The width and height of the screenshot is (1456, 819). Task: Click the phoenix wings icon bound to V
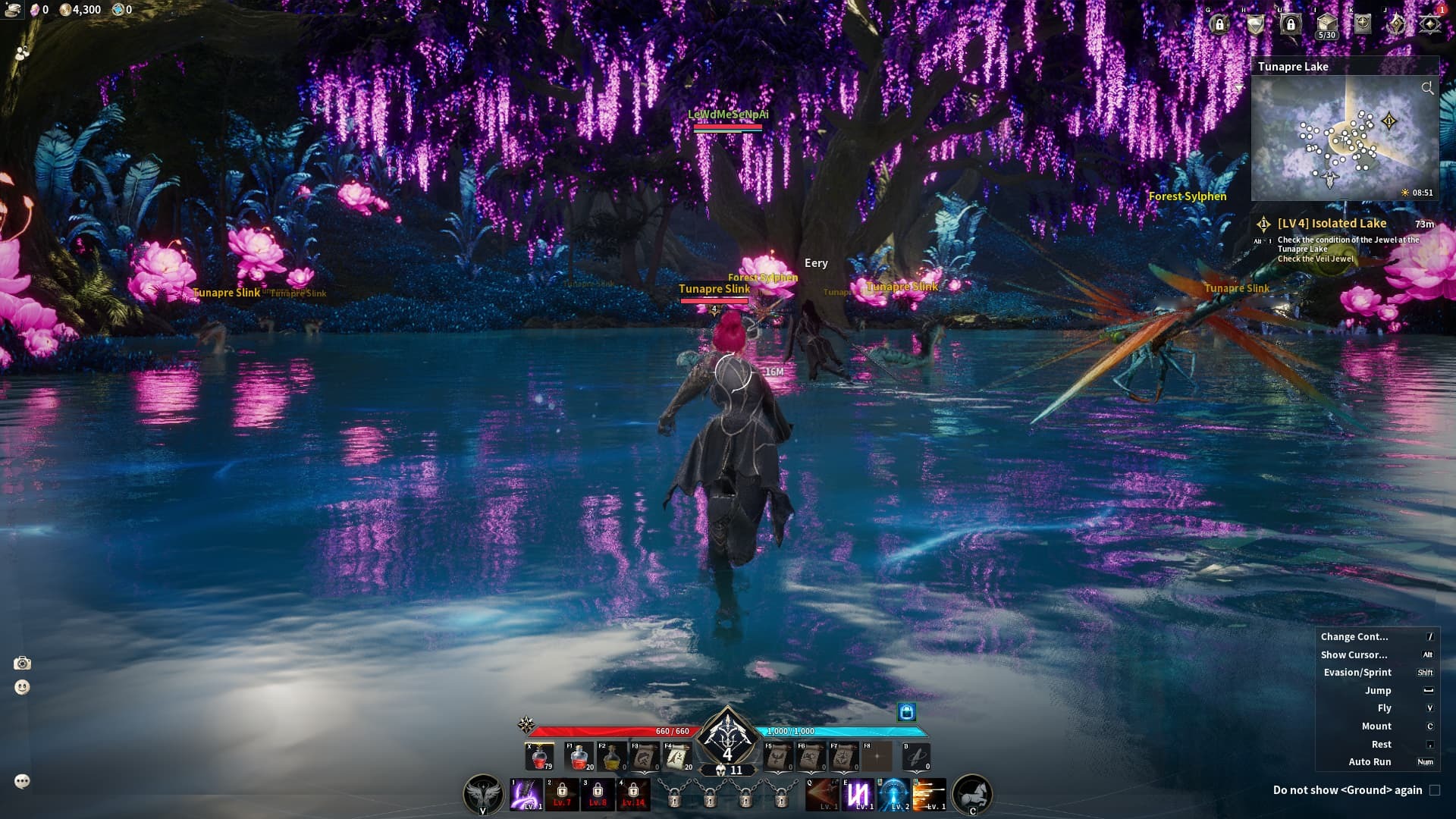(482, 793)
